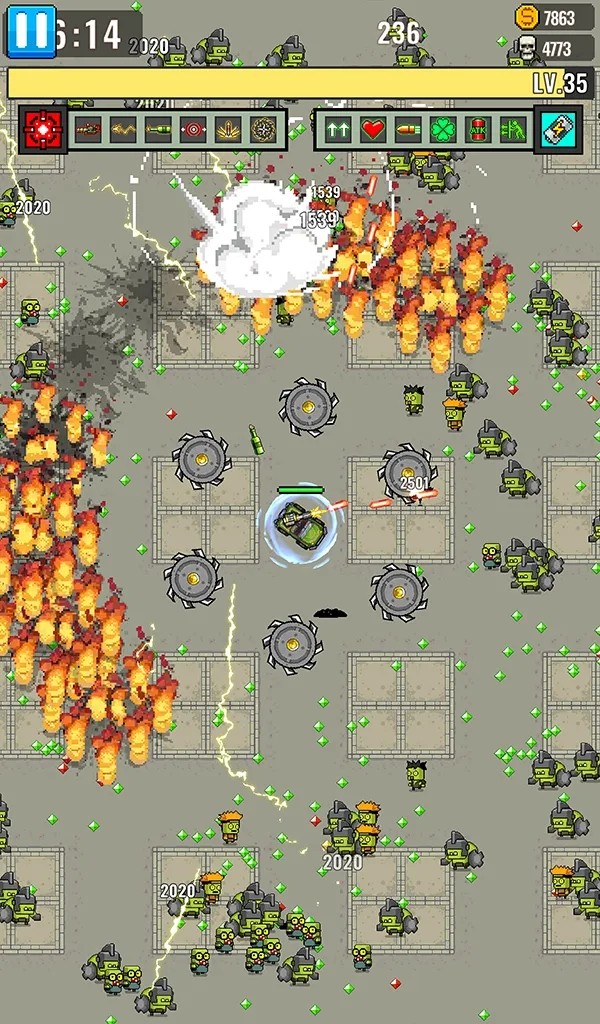Click the green four-leaf clover icon

pyautogui.click(x=443, y=129)
